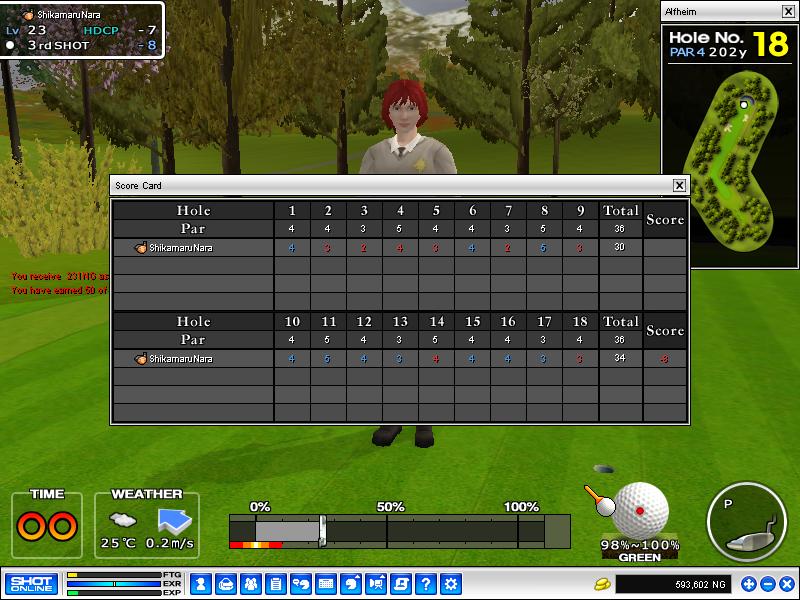Viewport: 800px width, 600px height.
Task: Click the shot power gauge bar
Action: [x=400, y=529]
